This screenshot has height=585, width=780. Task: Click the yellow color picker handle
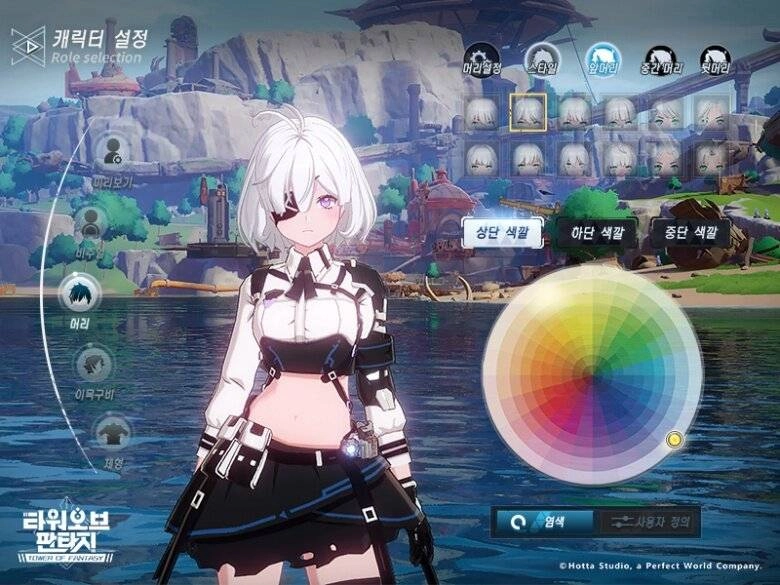[674, 439]
